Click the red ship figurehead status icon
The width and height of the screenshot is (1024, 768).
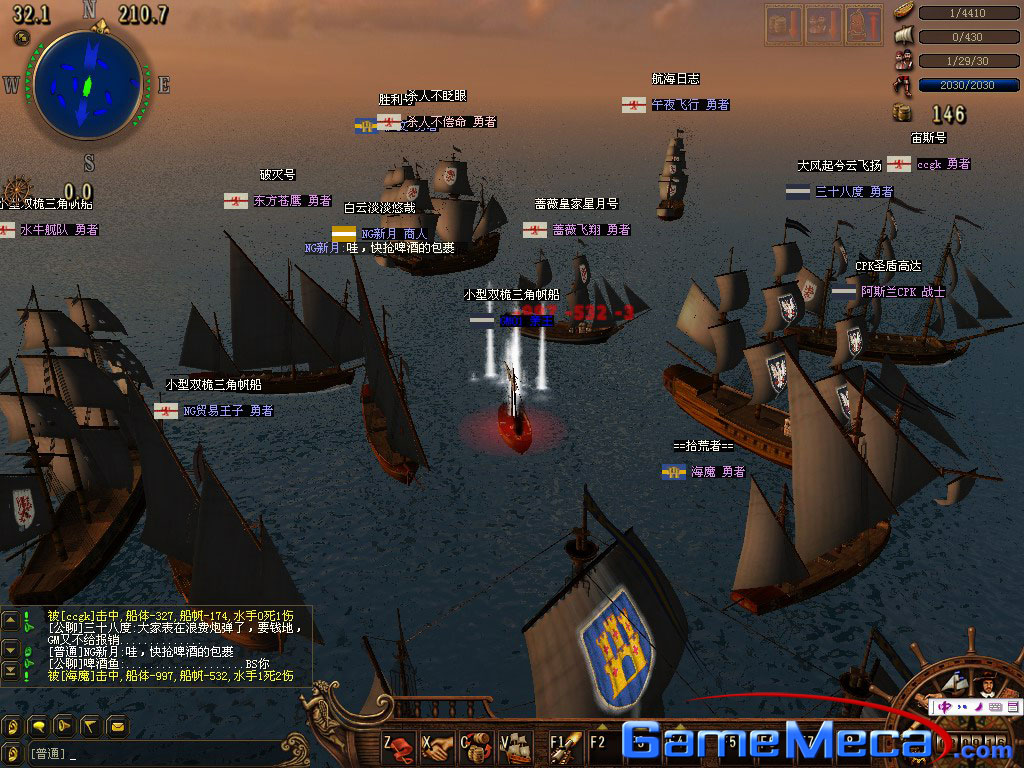pyautogui.click(x=862, y=24)
